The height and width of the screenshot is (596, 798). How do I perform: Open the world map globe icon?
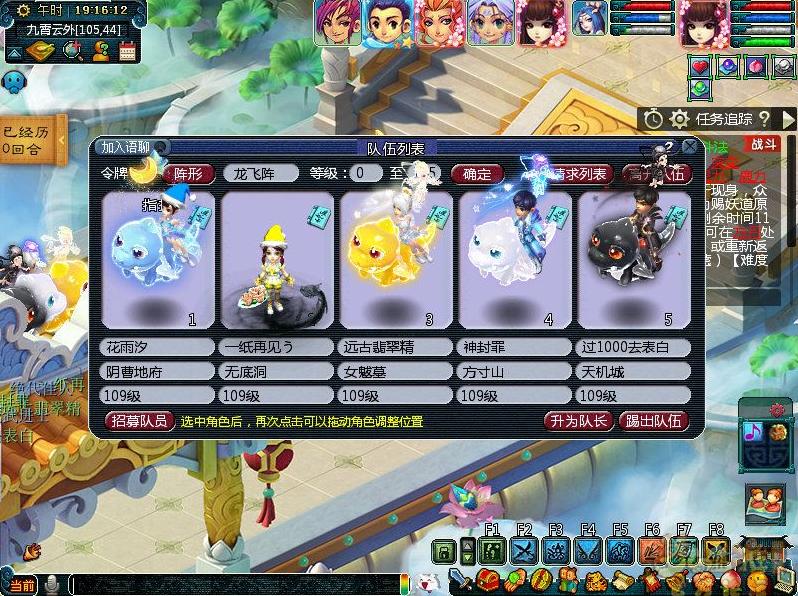click(72, 51)
